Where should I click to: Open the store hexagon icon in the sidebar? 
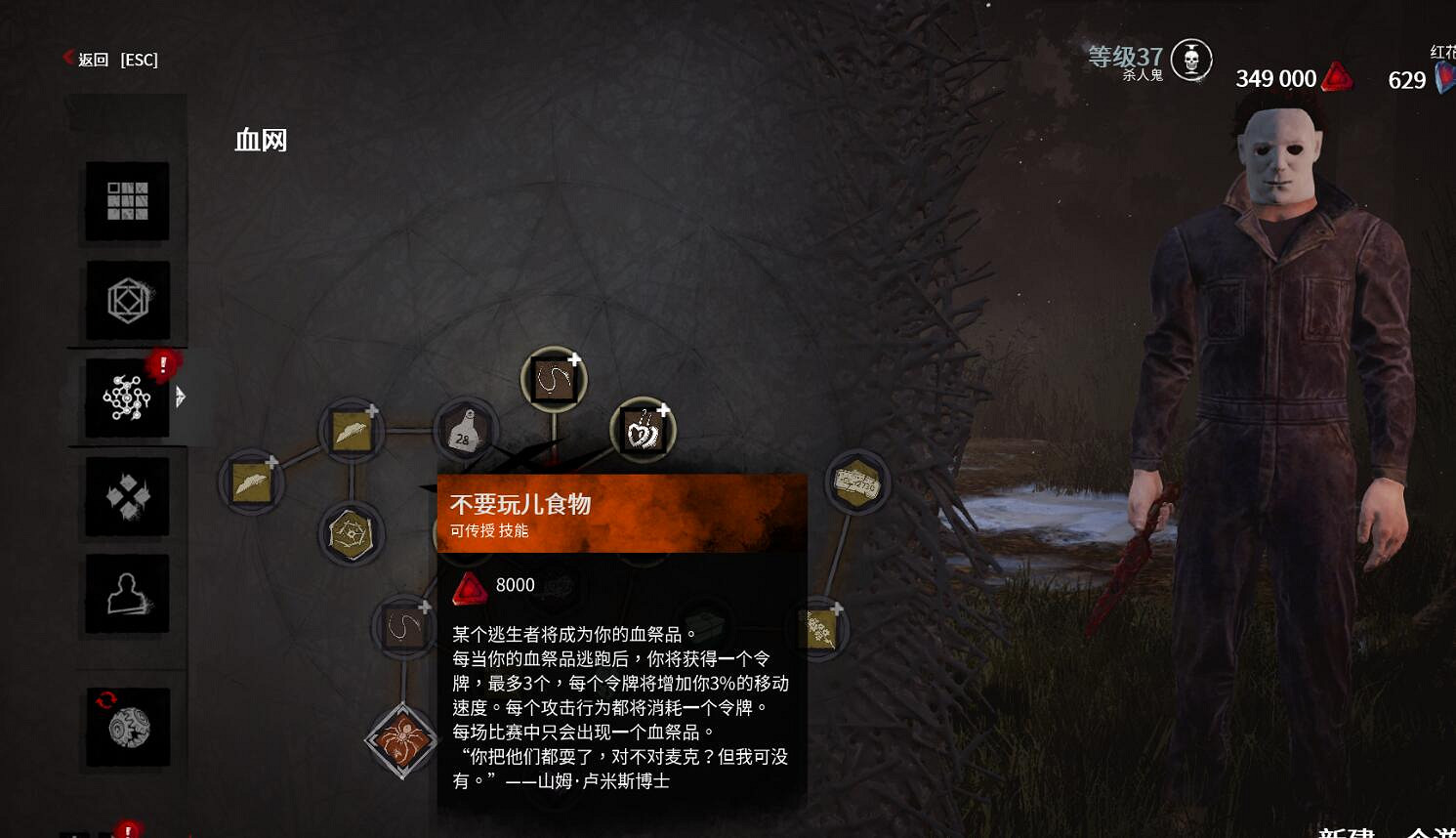[x=126, y=301]
